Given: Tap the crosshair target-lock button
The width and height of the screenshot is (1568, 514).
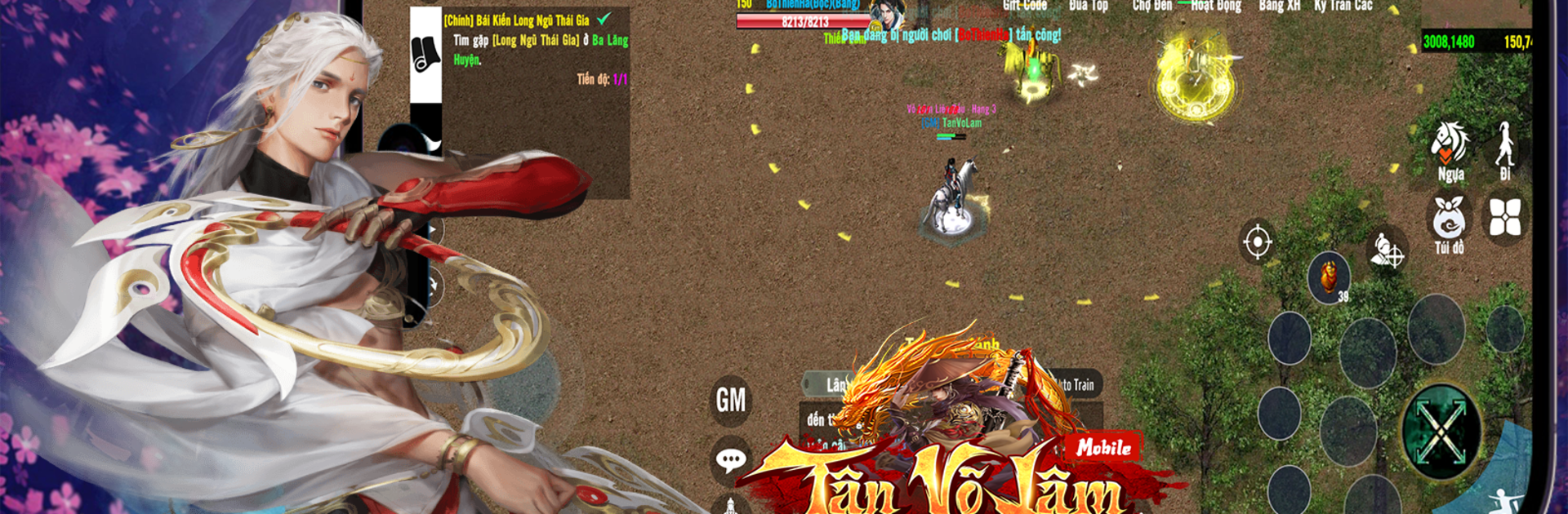Looking at the screenshot, I should pos(1258,241).
